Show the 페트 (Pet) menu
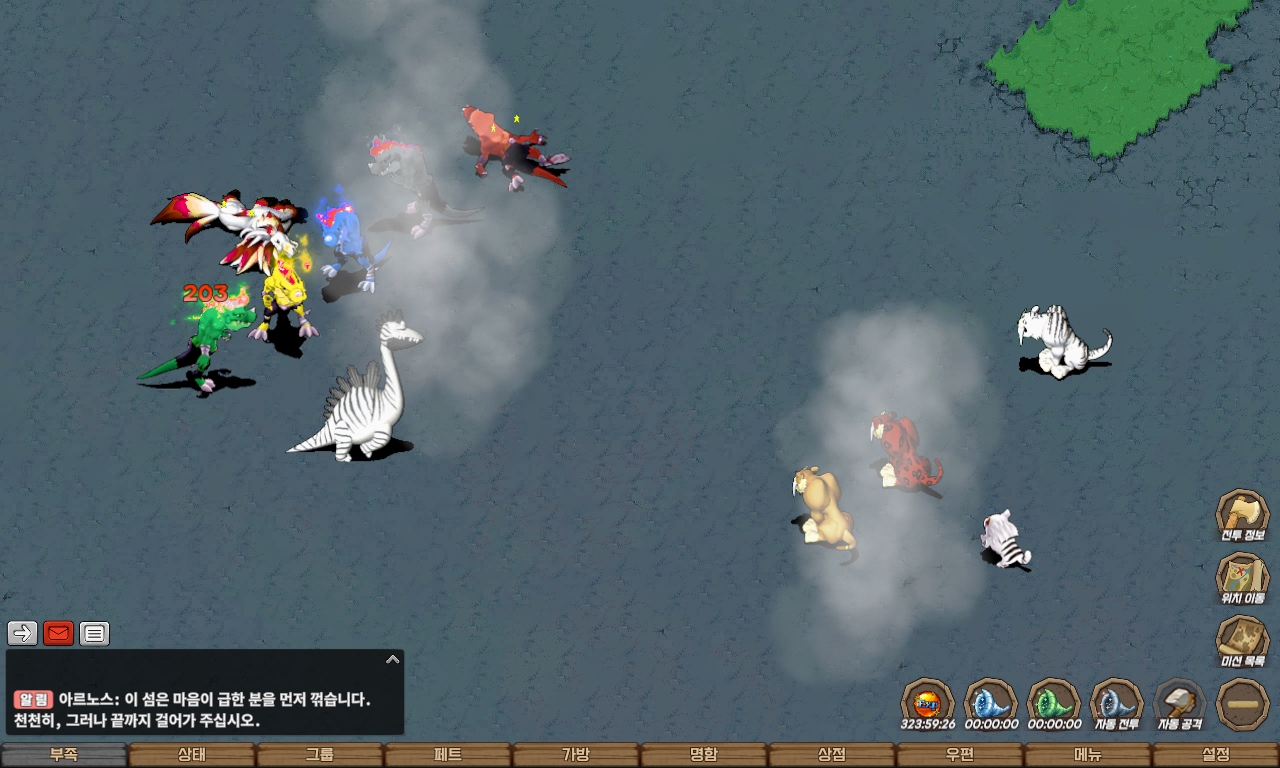Viewport: 1280px width, 768px height. tap(448, 755)
